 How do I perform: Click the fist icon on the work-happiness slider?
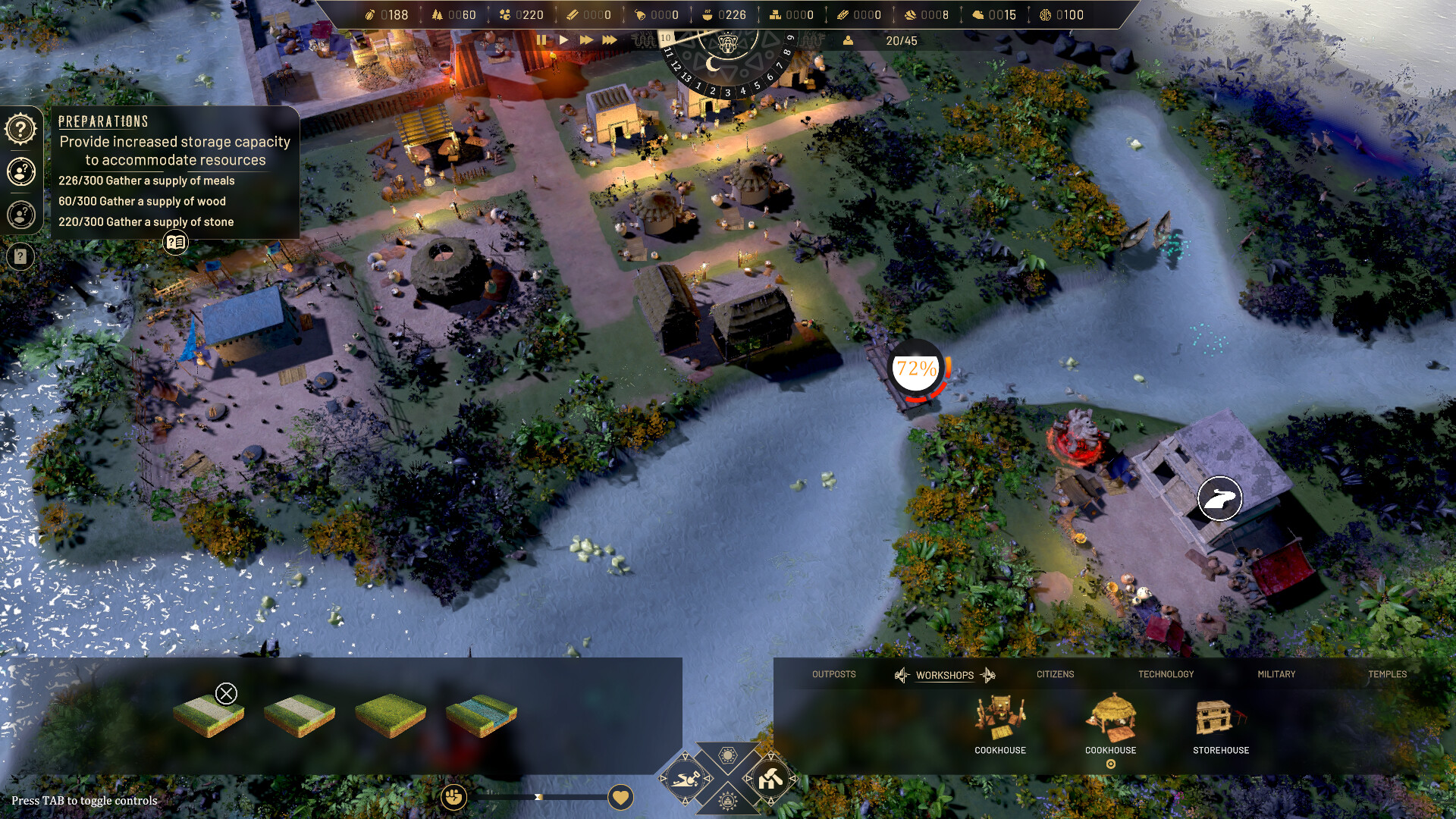click(x=453, y=797)
